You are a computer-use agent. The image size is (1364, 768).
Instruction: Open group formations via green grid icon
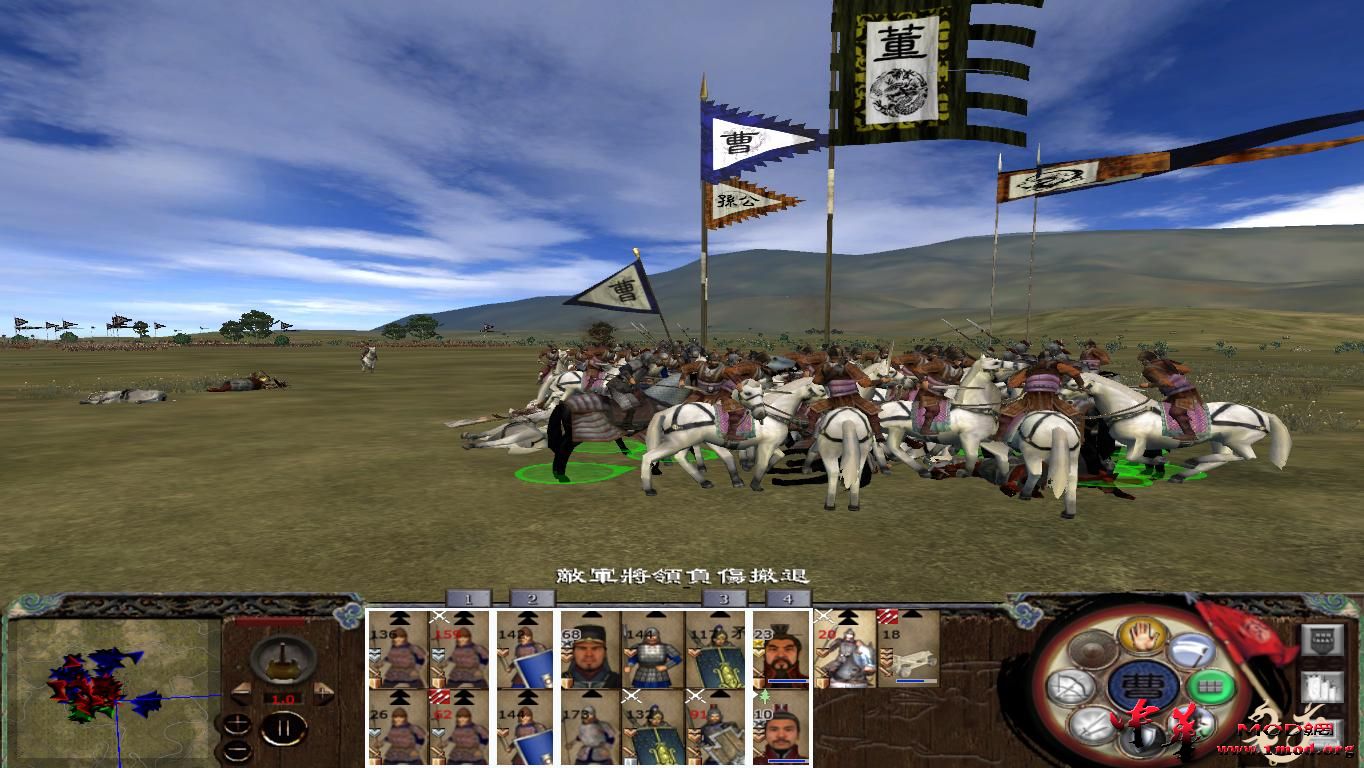click(x=1209, y=685)
